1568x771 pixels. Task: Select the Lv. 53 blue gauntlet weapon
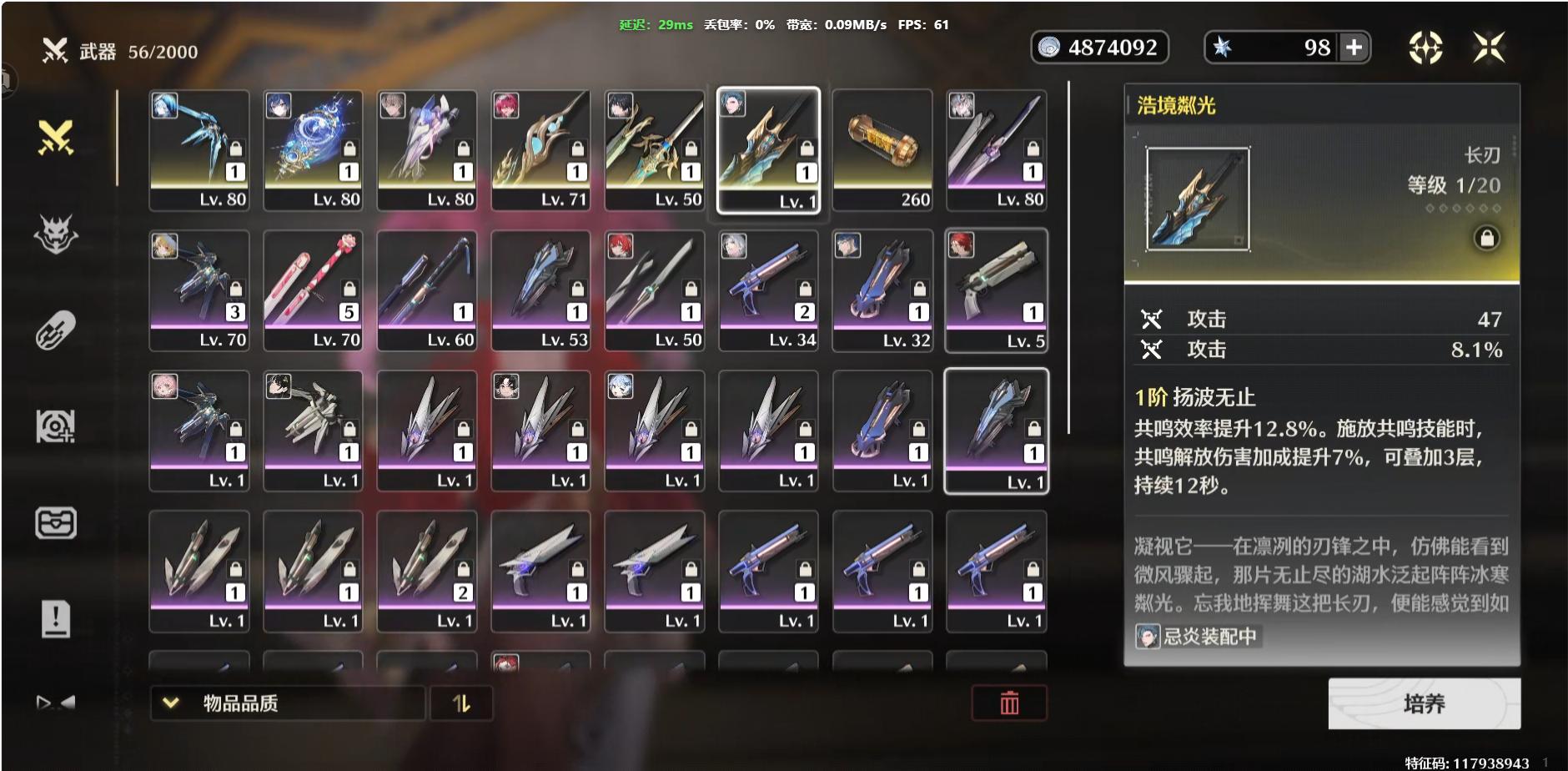pyautogui.click(x=540, y=290)
